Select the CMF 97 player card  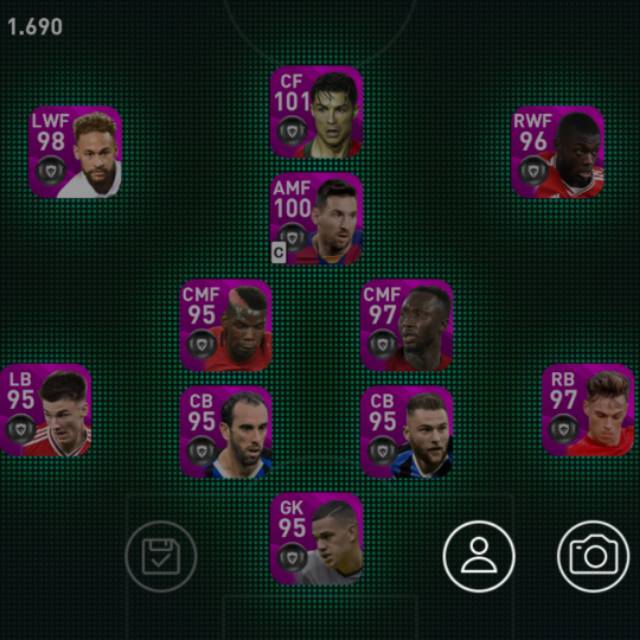click(406, 325)
